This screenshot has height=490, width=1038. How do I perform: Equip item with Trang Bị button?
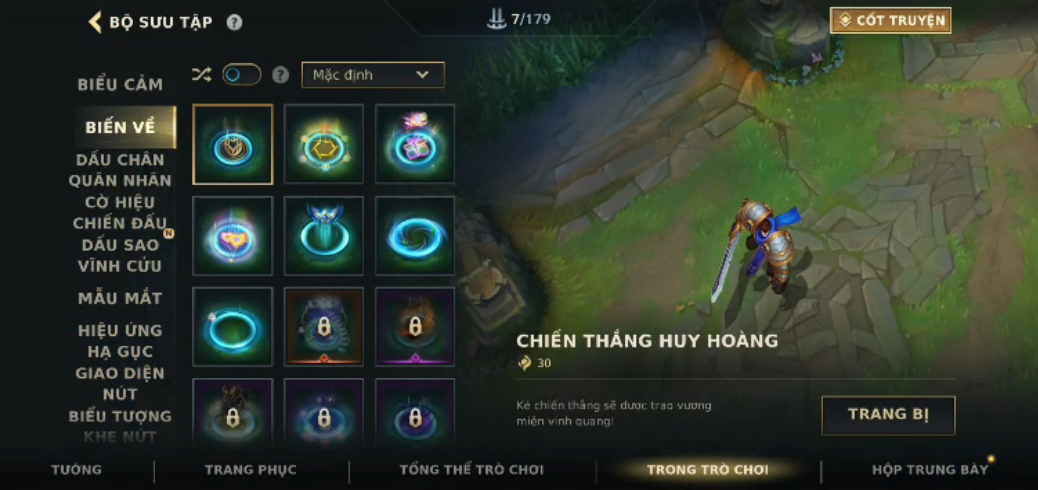point(888,415)
